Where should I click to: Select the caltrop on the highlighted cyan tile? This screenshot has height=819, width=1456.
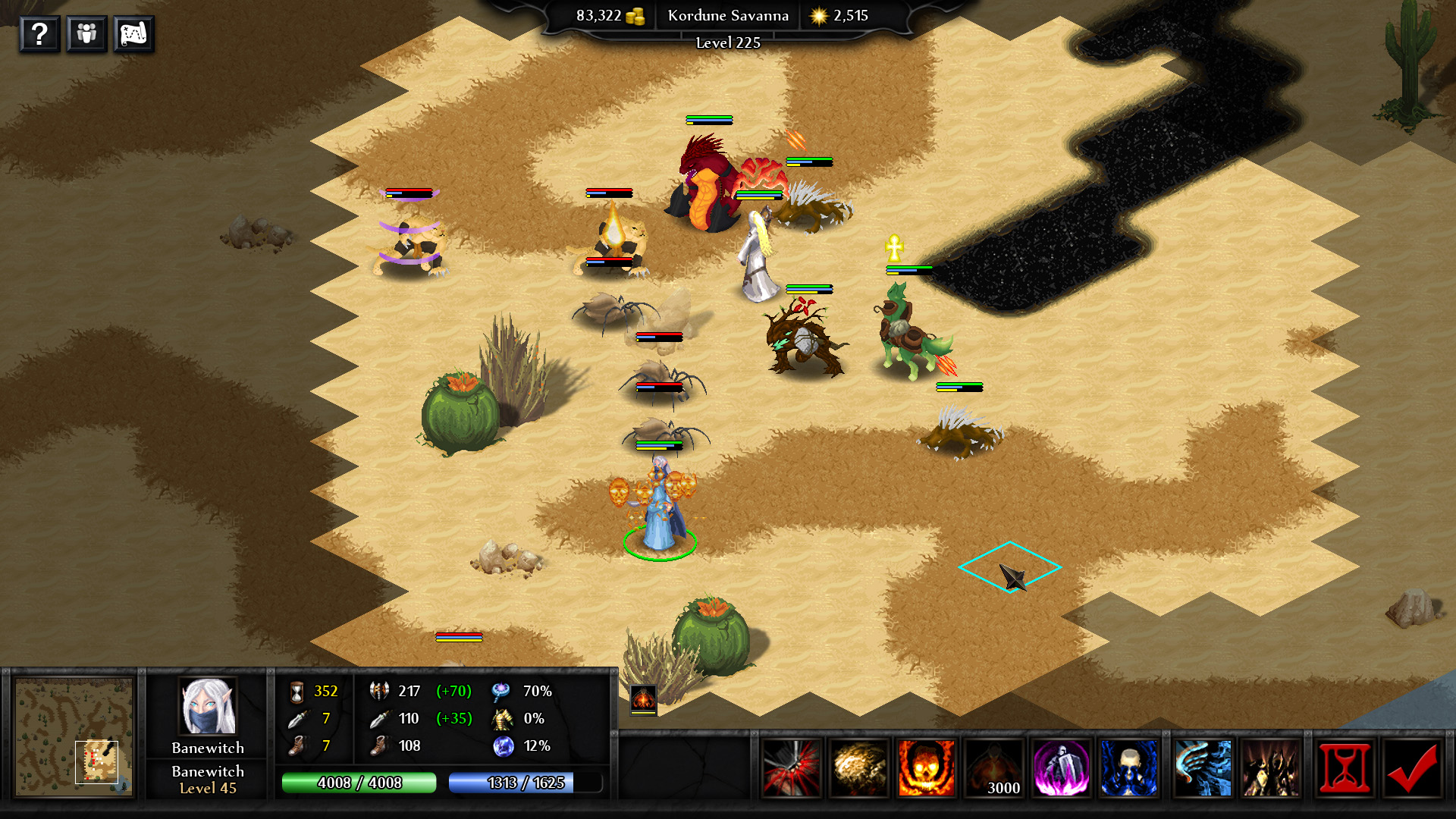click(1012, 578)
